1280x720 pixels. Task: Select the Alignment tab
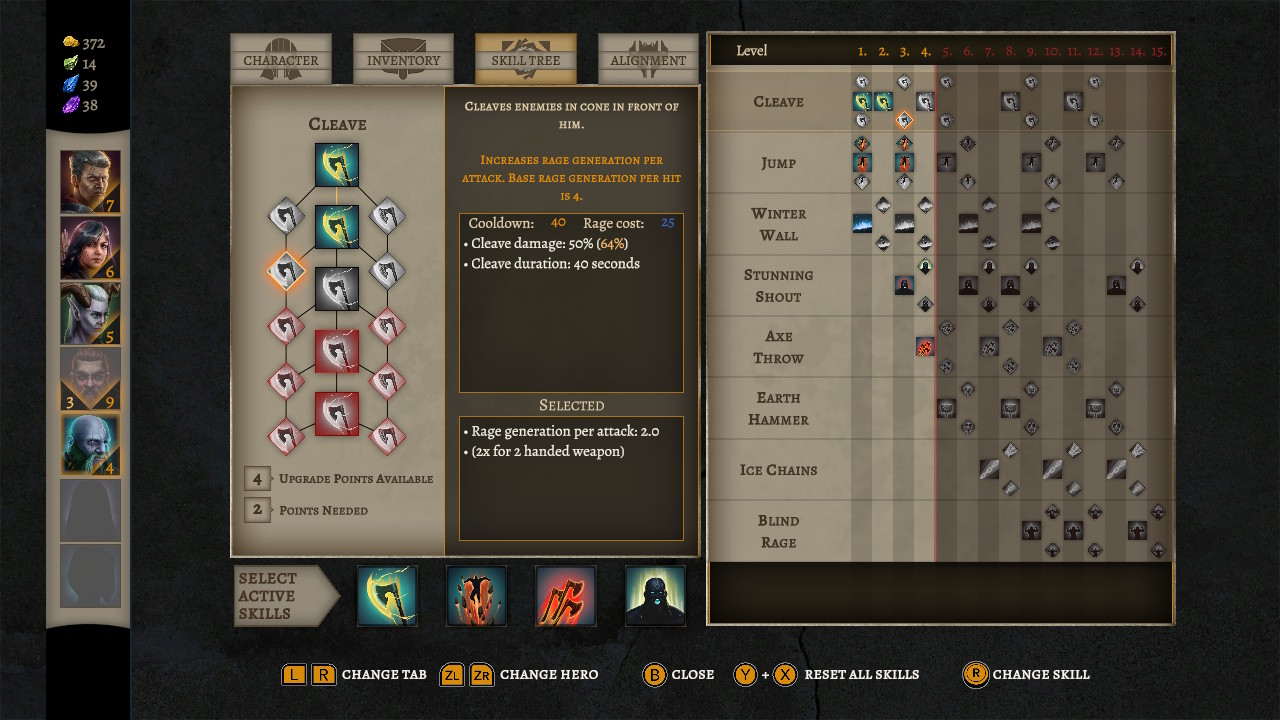coord(647,58)
